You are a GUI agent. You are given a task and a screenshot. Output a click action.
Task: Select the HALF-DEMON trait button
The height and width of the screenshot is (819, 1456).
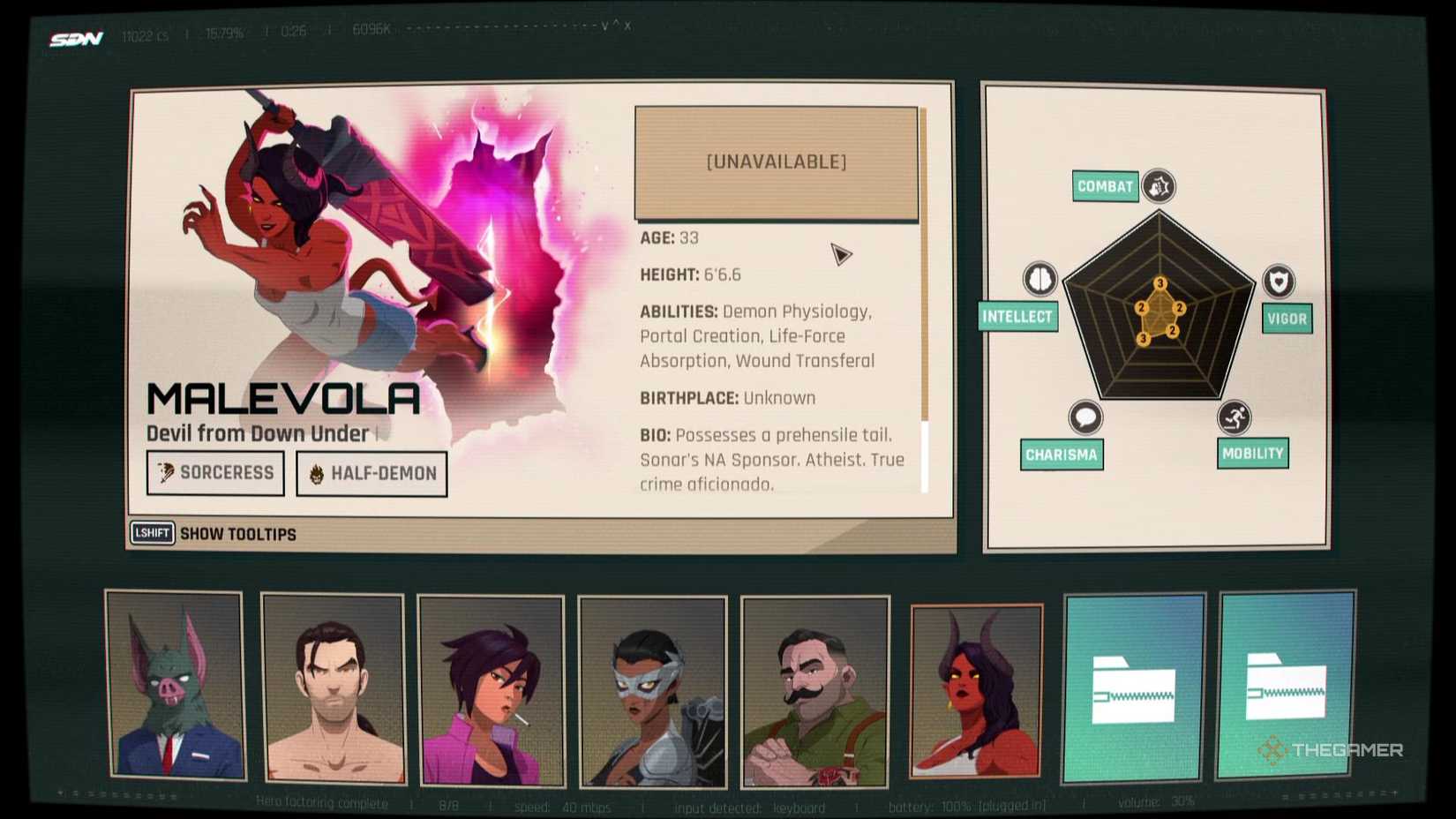[x=371, y=473]
